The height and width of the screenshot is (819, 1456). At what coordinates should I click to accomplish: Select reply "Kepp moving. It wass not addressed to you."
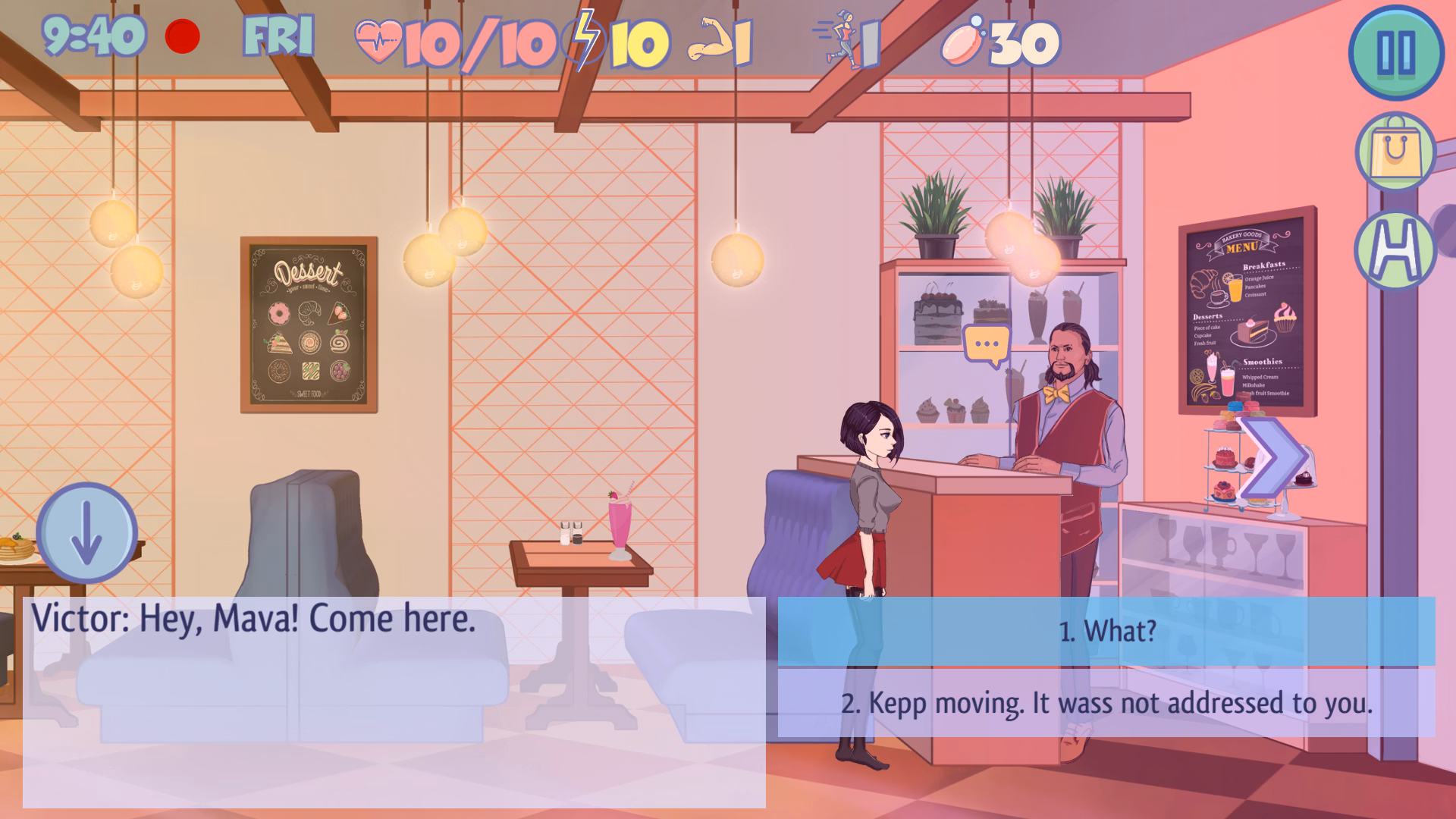(1106, 703)
